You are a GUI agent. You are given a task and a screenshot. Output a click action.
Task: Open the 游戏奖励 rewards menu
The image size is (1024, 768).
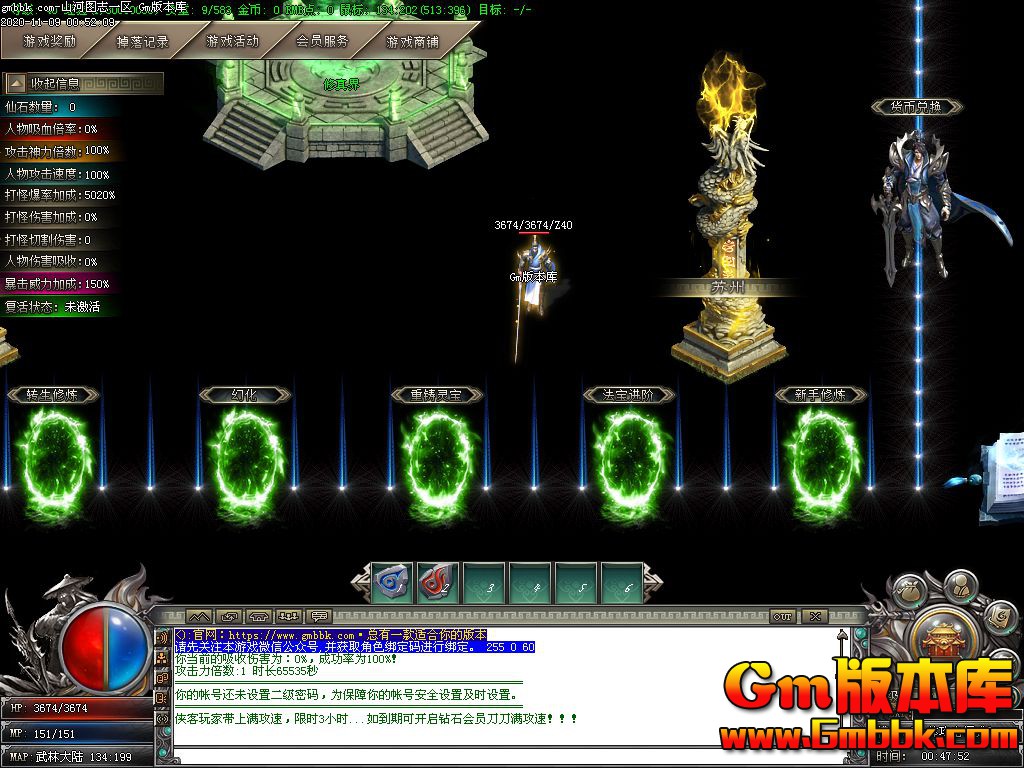[x=49, y=42]
